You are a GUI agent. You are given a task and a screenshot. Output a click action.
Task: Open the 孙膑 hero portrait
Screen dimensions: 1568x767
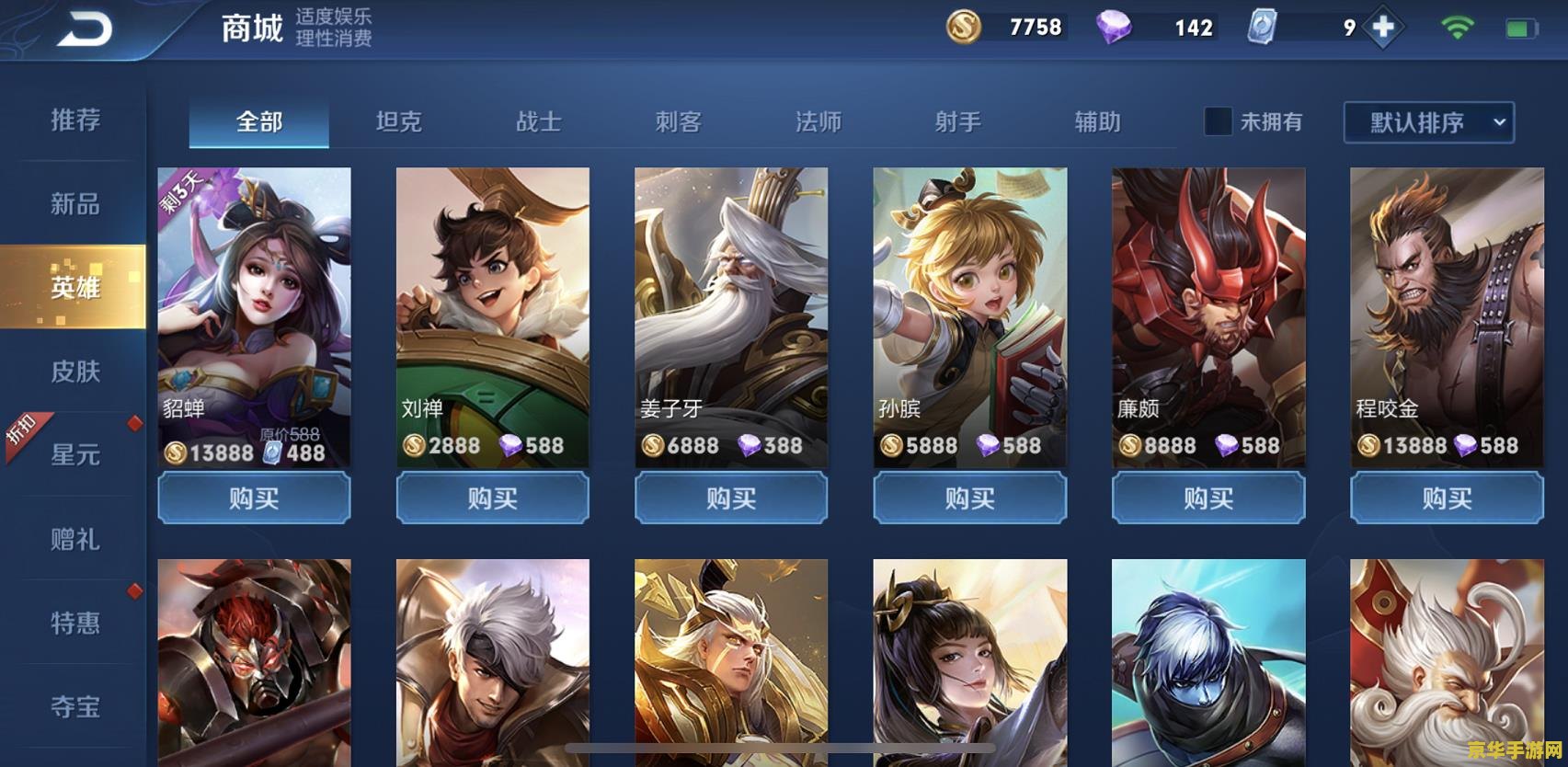(x=969, y=303)
